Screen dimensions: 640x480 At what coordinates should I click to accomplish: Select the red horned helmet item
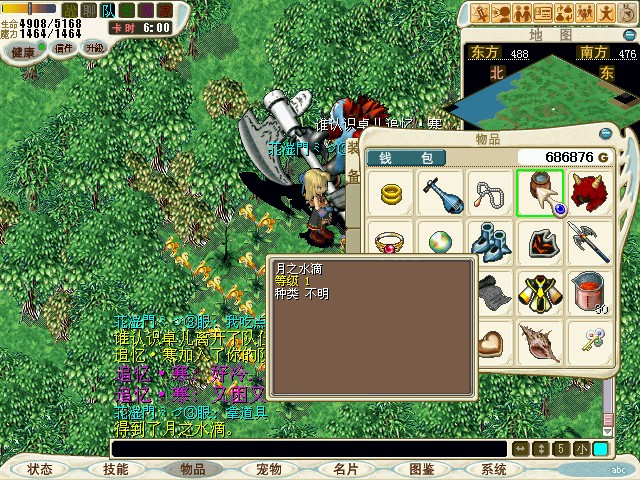(x=590, y=192)
